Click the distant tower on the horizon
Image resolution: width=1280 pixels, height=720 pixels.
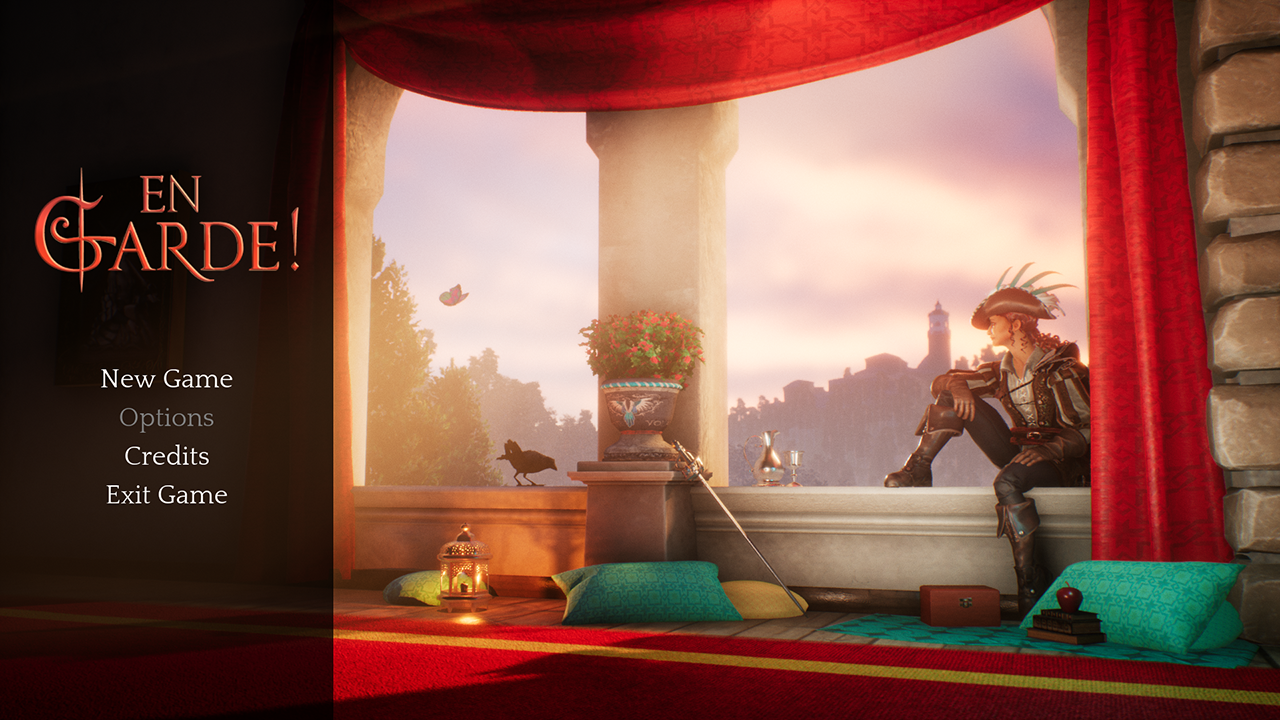[x=936, y=328]
